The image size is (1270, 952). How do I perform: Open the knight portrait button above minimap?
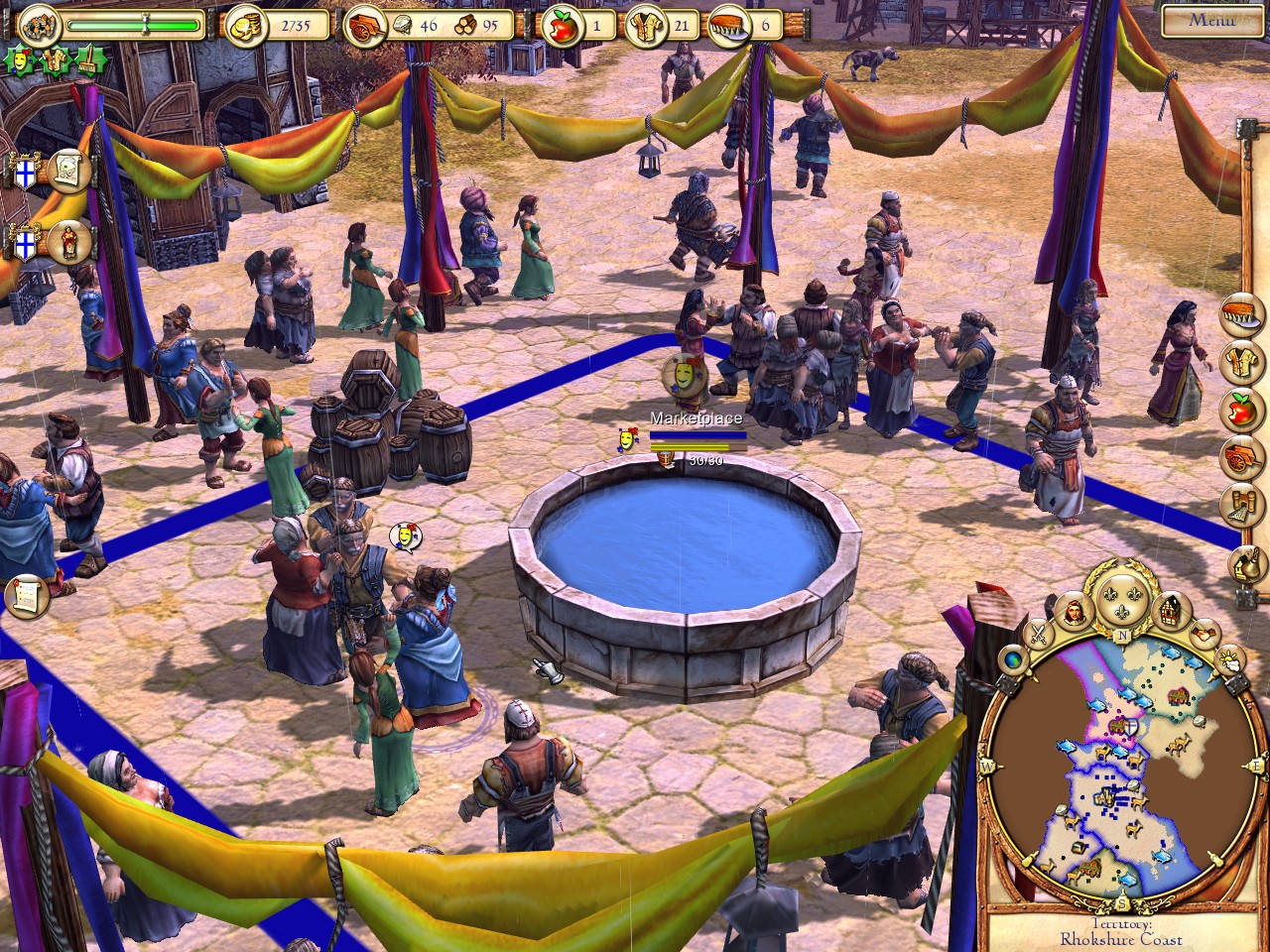1074,612
